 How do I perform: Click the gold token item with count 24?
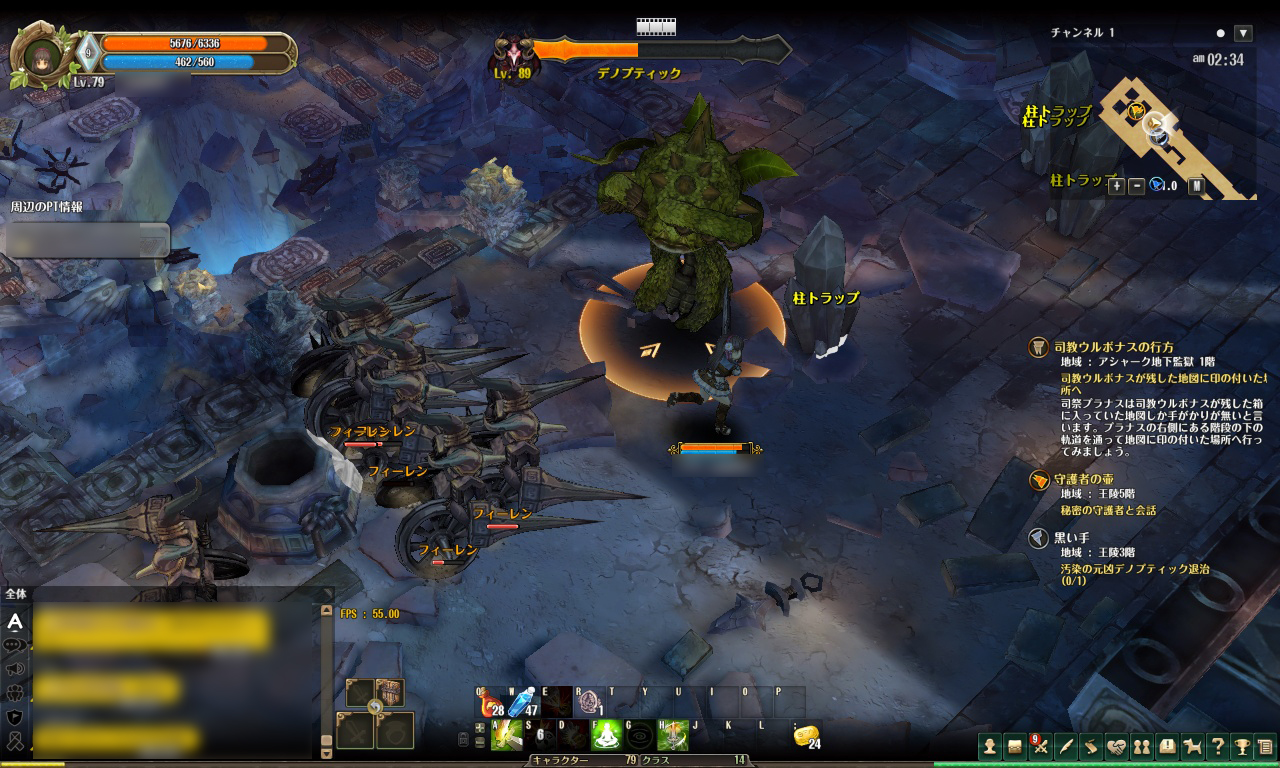(x=806, y=737)
